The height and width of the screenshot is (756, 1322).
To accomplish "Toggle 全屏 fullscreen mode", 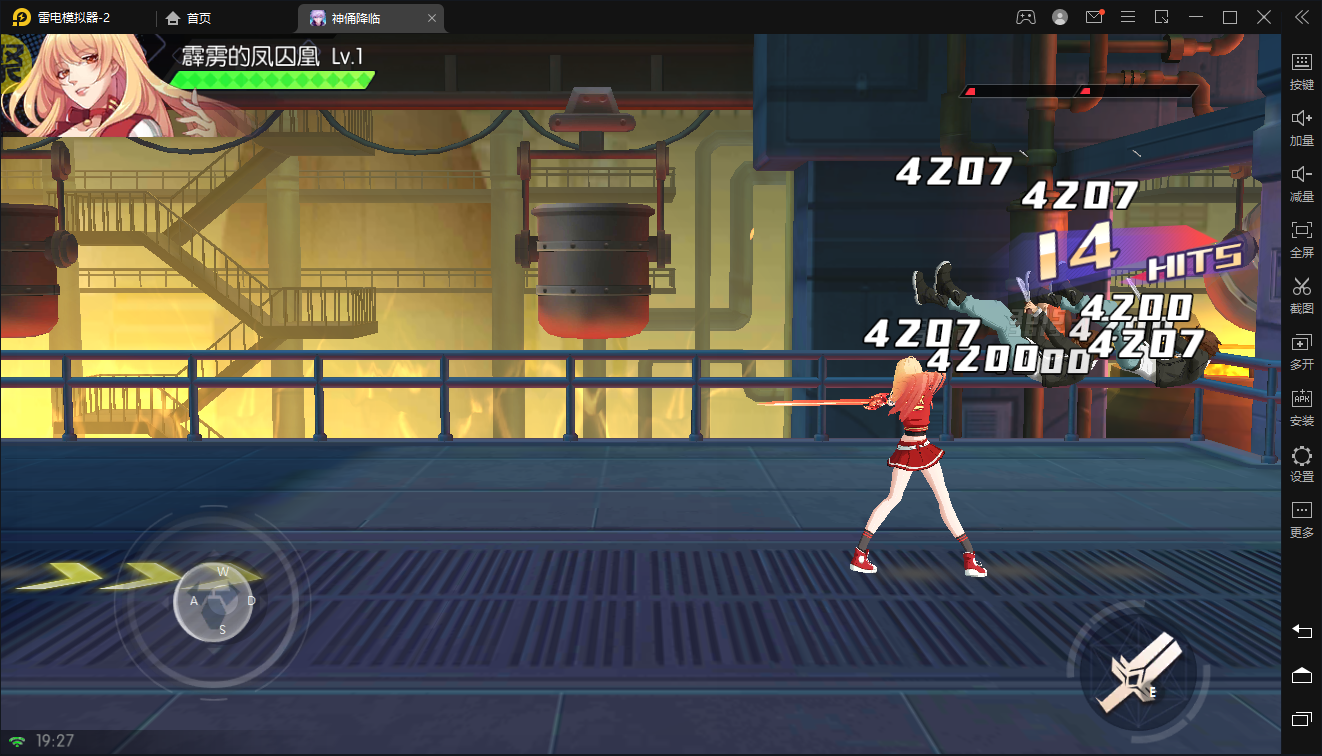I will (1301, 239).
